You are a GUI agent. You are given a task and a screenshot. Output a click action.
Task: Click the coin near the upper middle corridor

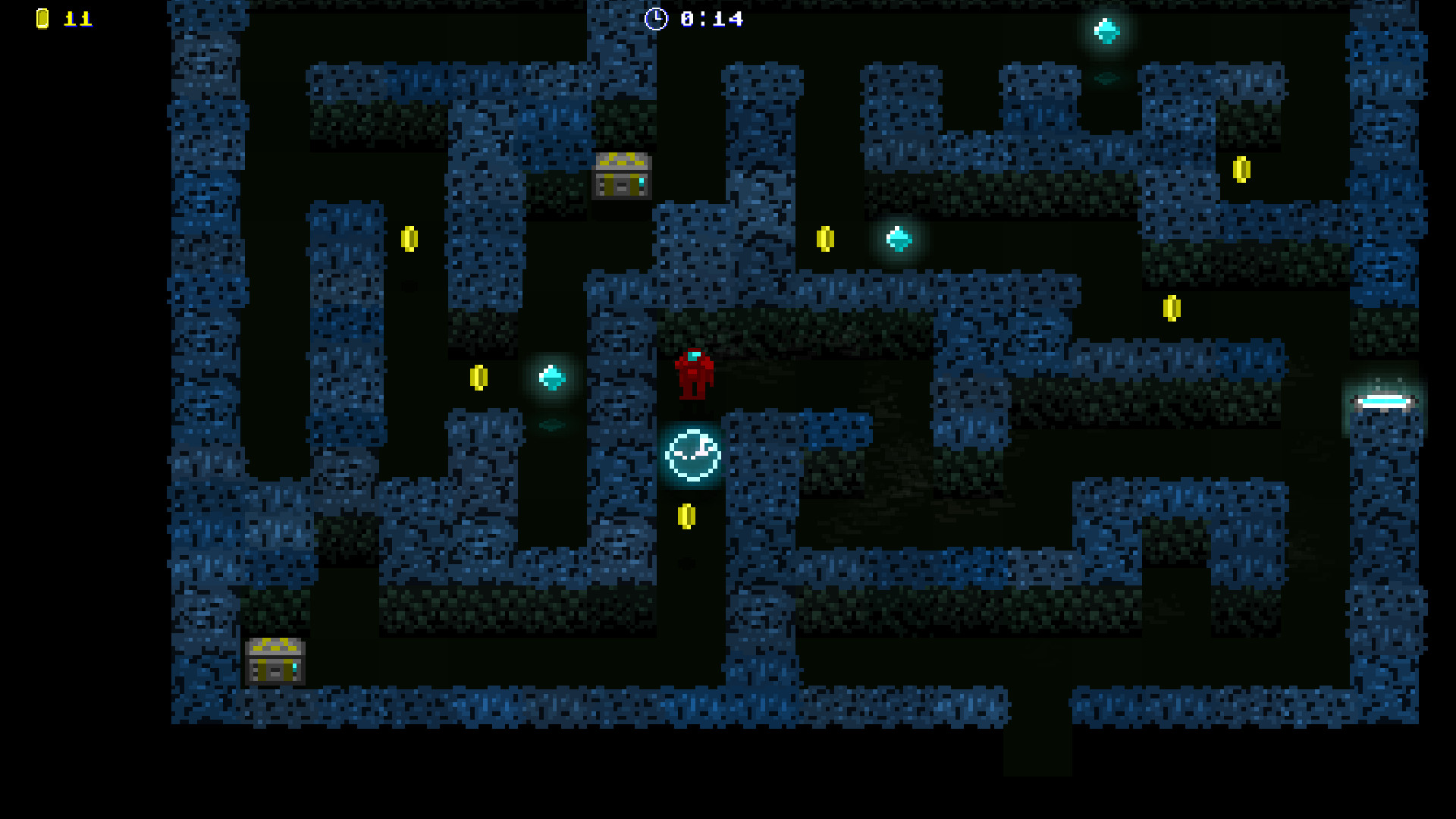point(827,237)
